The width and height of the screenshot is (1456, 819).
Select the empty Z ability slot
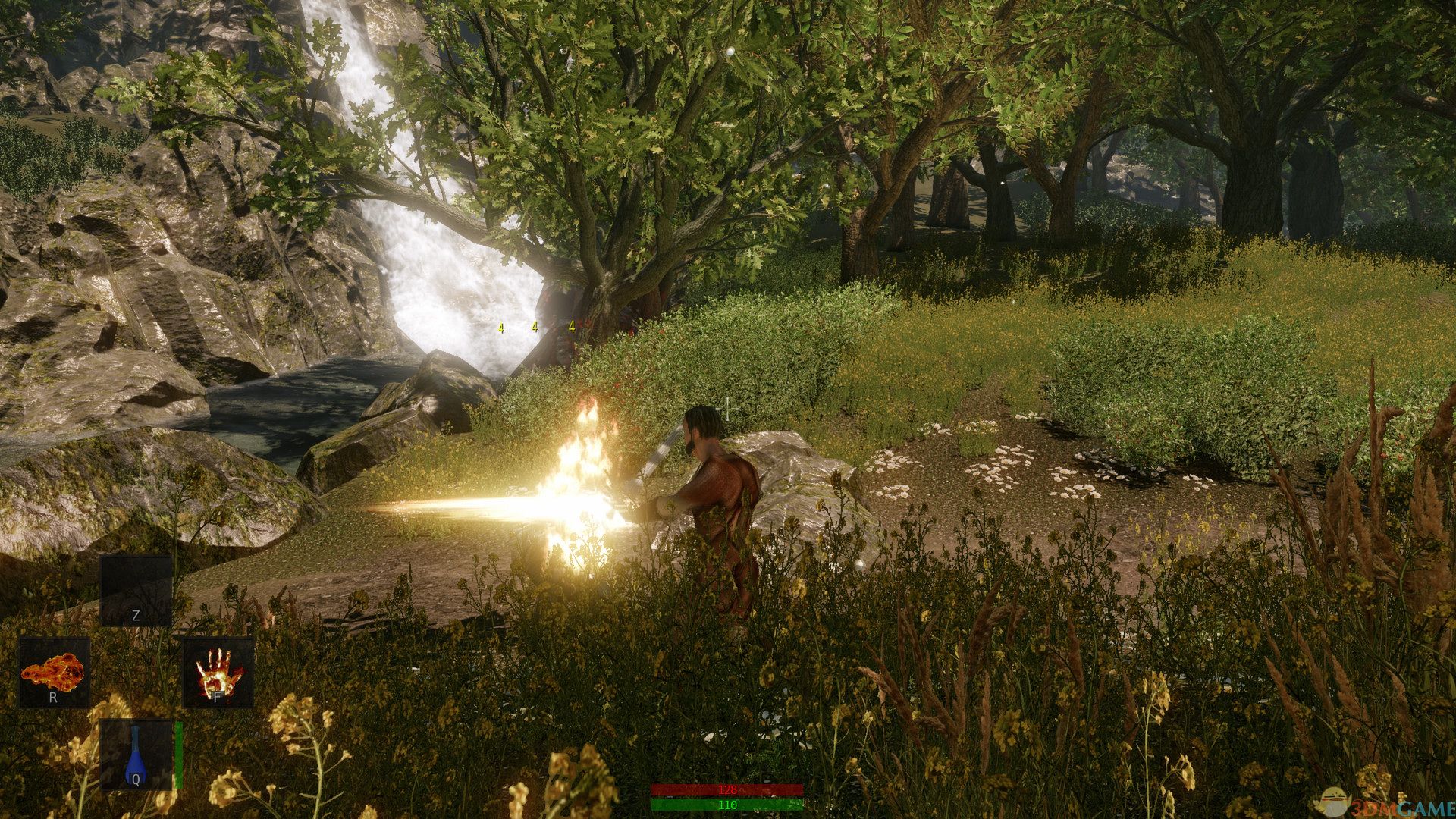tap(136, 591)
